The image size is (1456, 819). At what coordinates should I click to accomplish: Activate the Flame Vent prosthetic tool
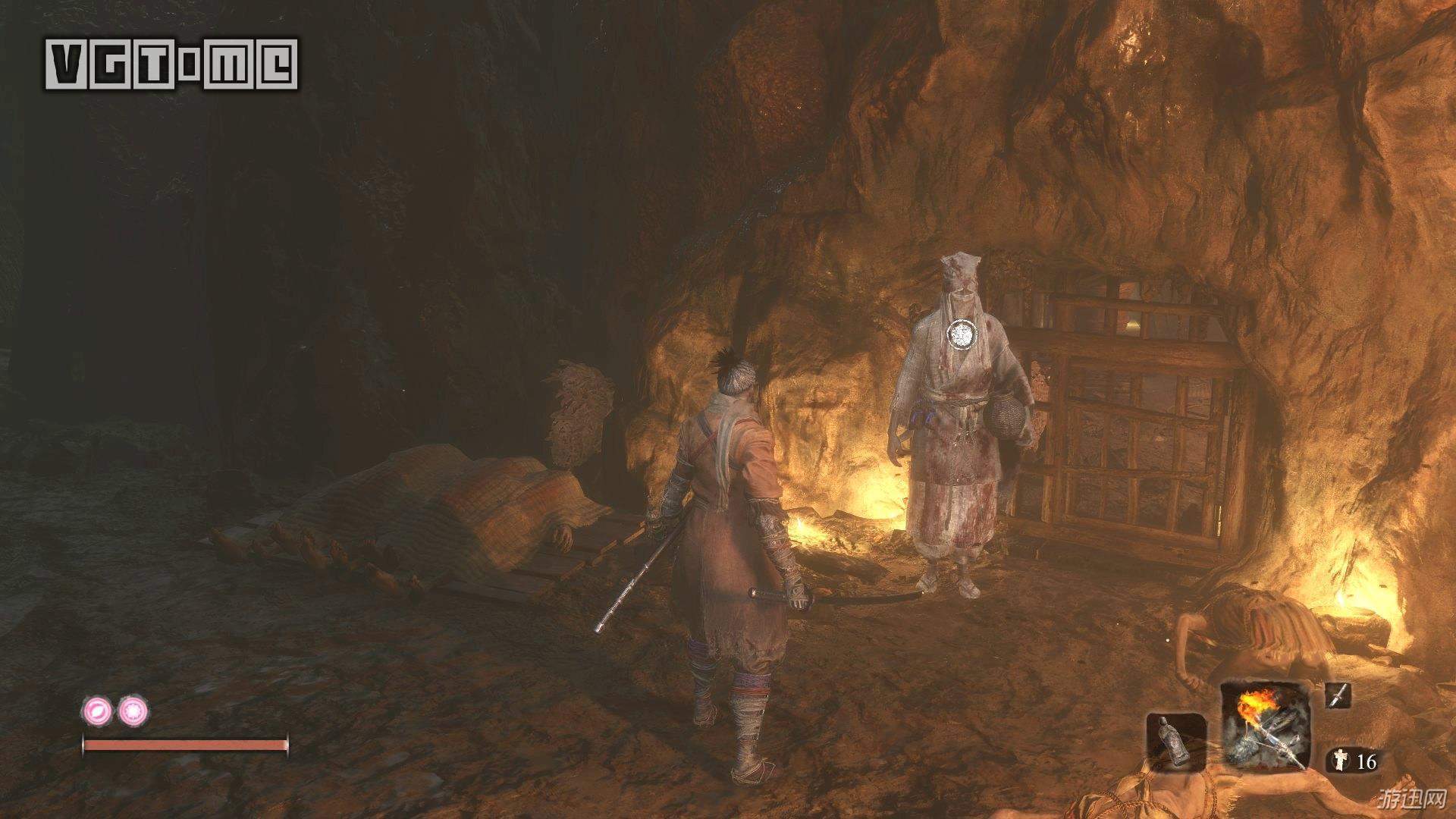[1265, 729]
